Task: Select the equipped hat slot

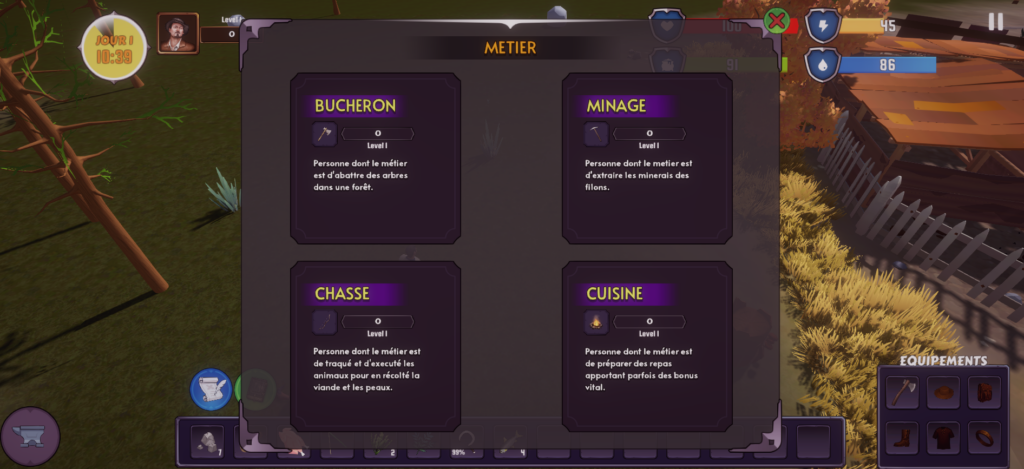Action: (943, 392)
